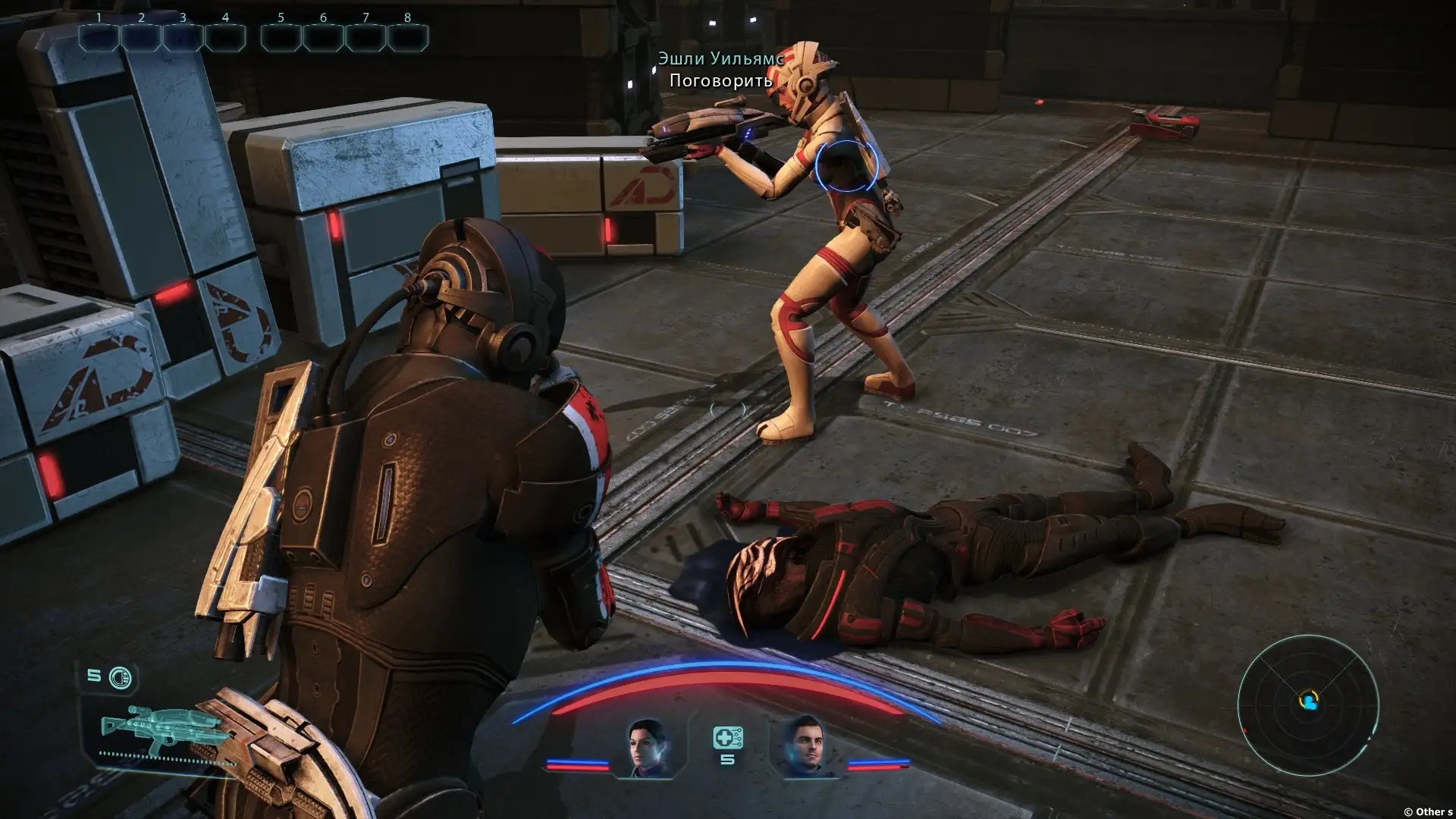Image resolution: width=1456 pixels, height=819 pixels.
Task: Click the circular radar minimap
Action: 1307,702
